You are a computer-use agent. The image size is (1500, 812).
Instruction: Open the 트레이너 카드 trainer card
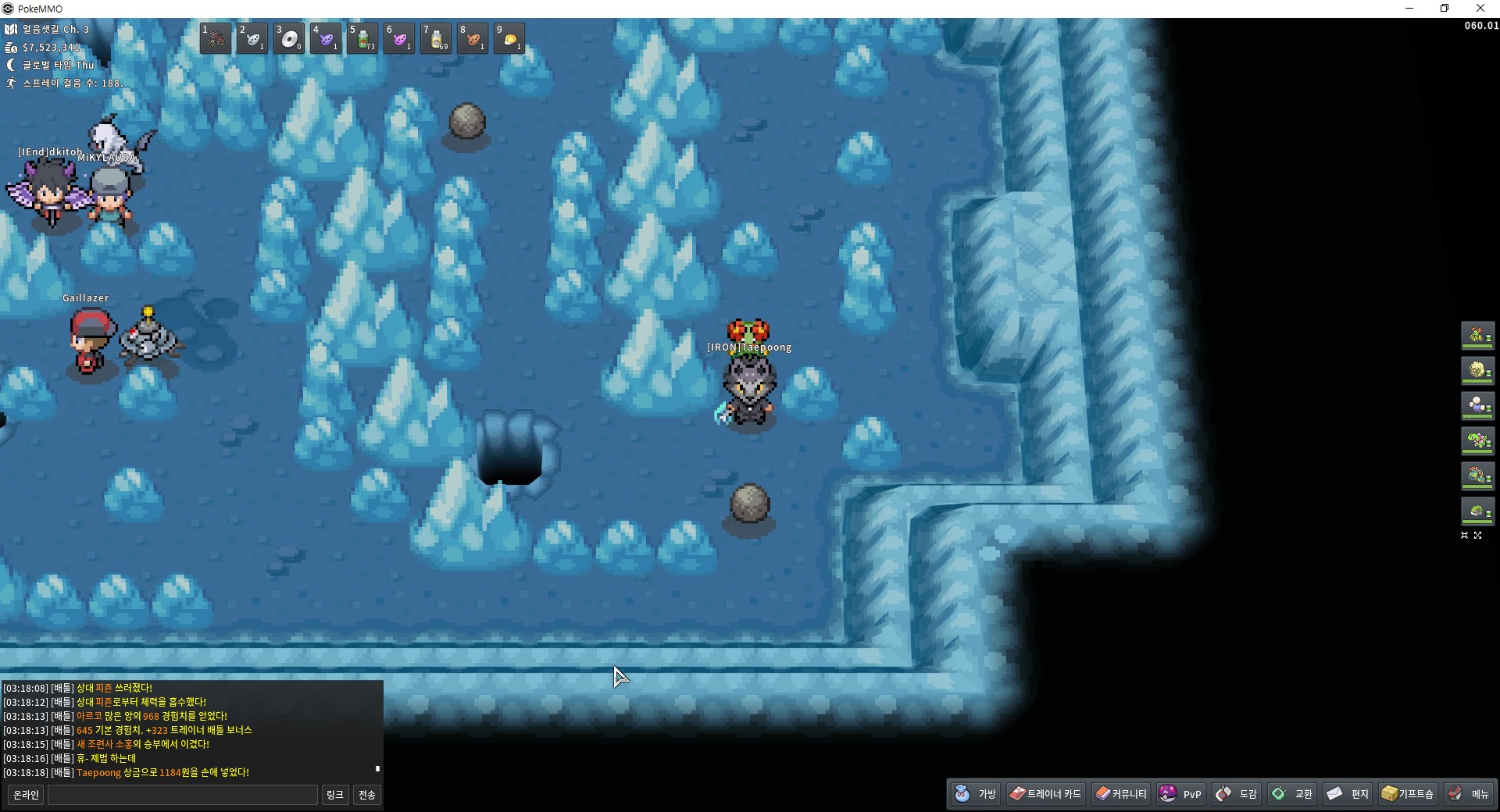(1046, 794)
